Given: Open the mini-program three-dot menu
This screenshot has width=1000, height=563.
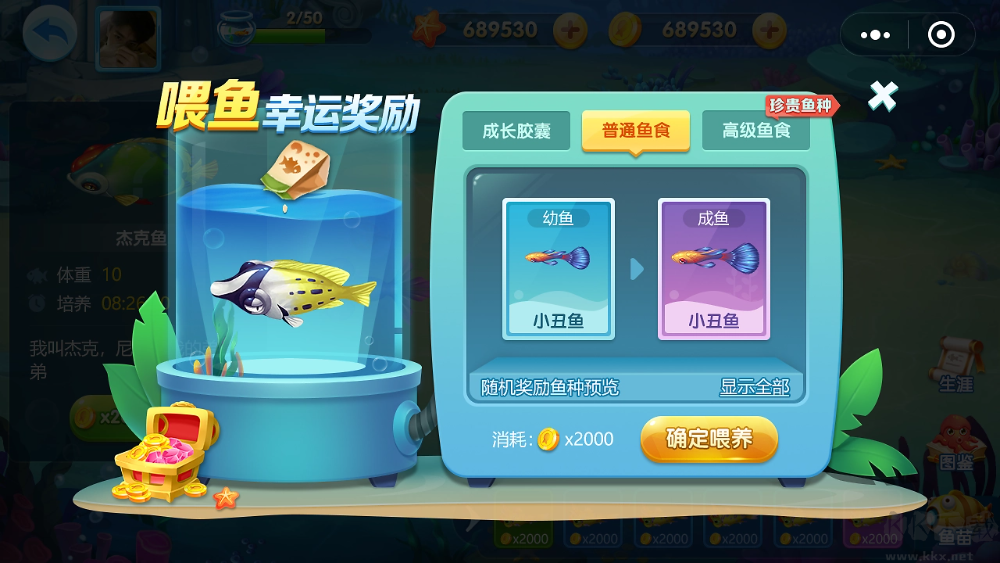Looking at the screenshot, I should [x=875, y=36].
